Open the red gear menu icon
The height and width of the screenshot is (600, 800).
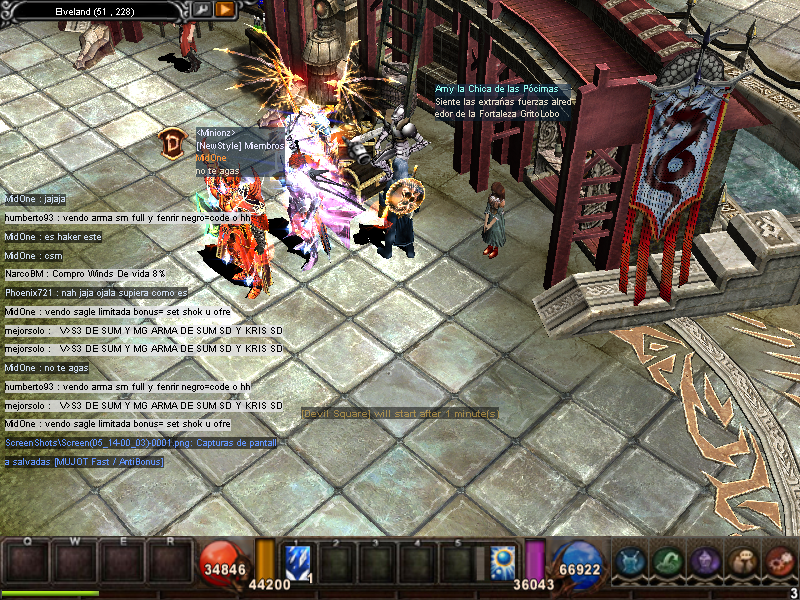[778, 562]
